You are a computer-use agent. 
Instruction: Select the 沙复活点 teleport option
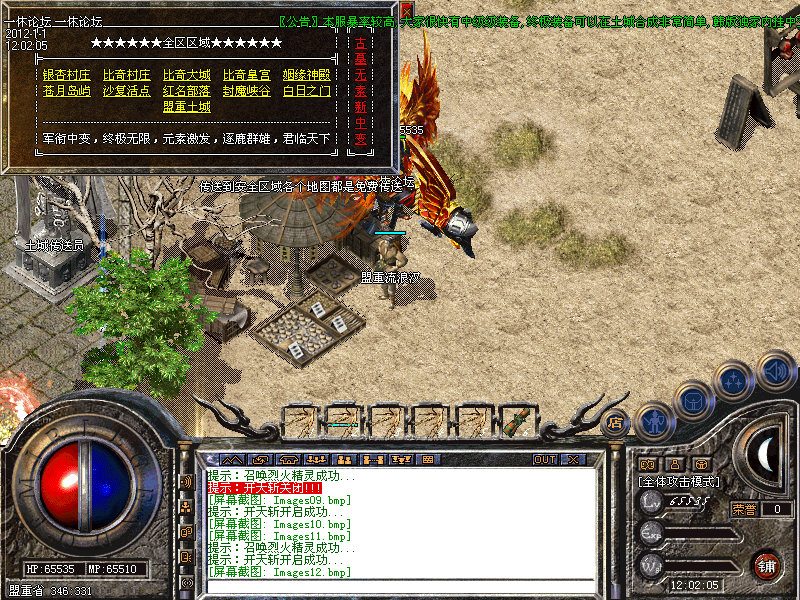[126, 91]
